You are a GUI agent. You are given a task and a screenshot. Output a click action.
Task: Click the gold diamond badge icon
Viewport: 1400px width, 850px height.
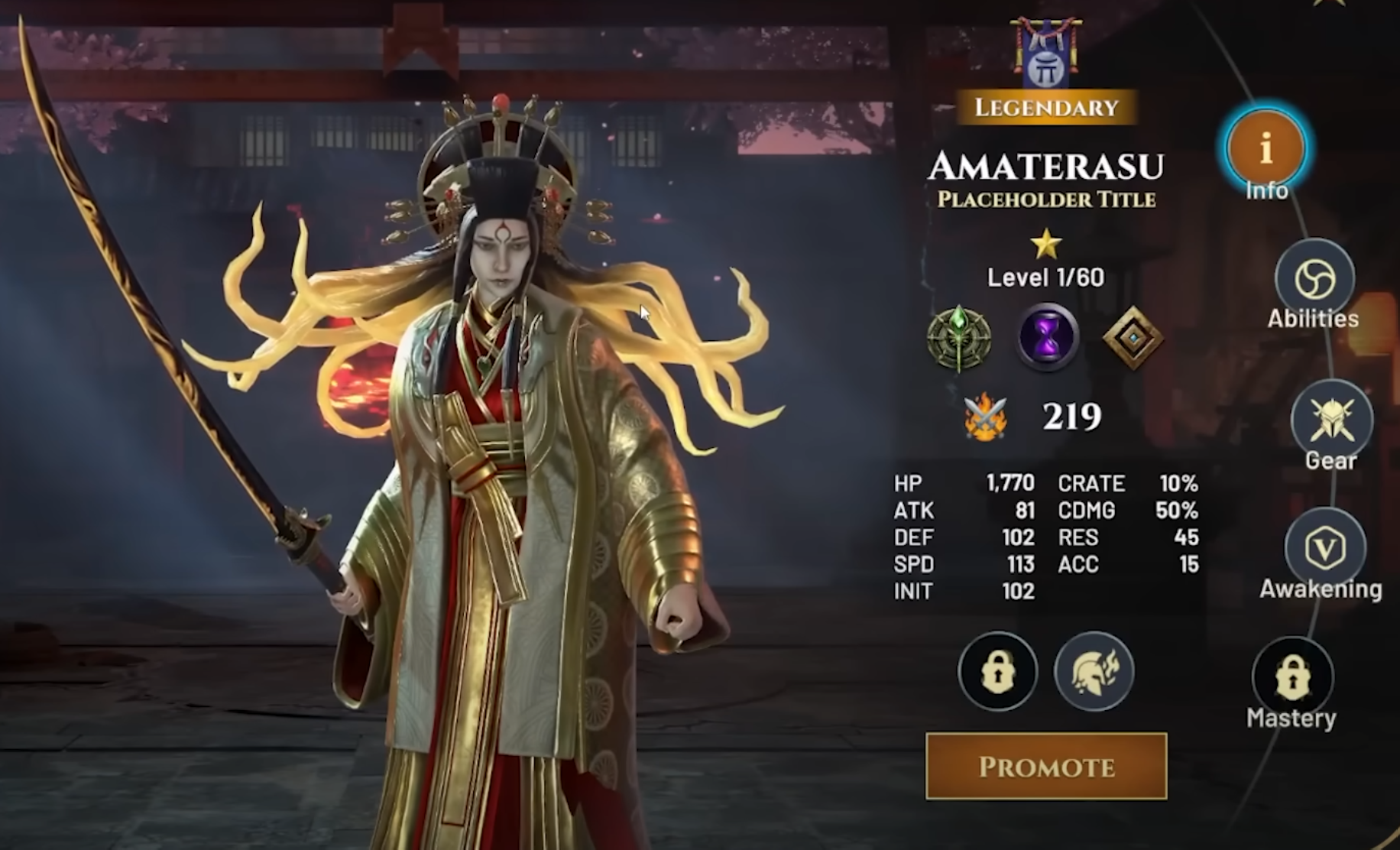(x=1133, y=337)
